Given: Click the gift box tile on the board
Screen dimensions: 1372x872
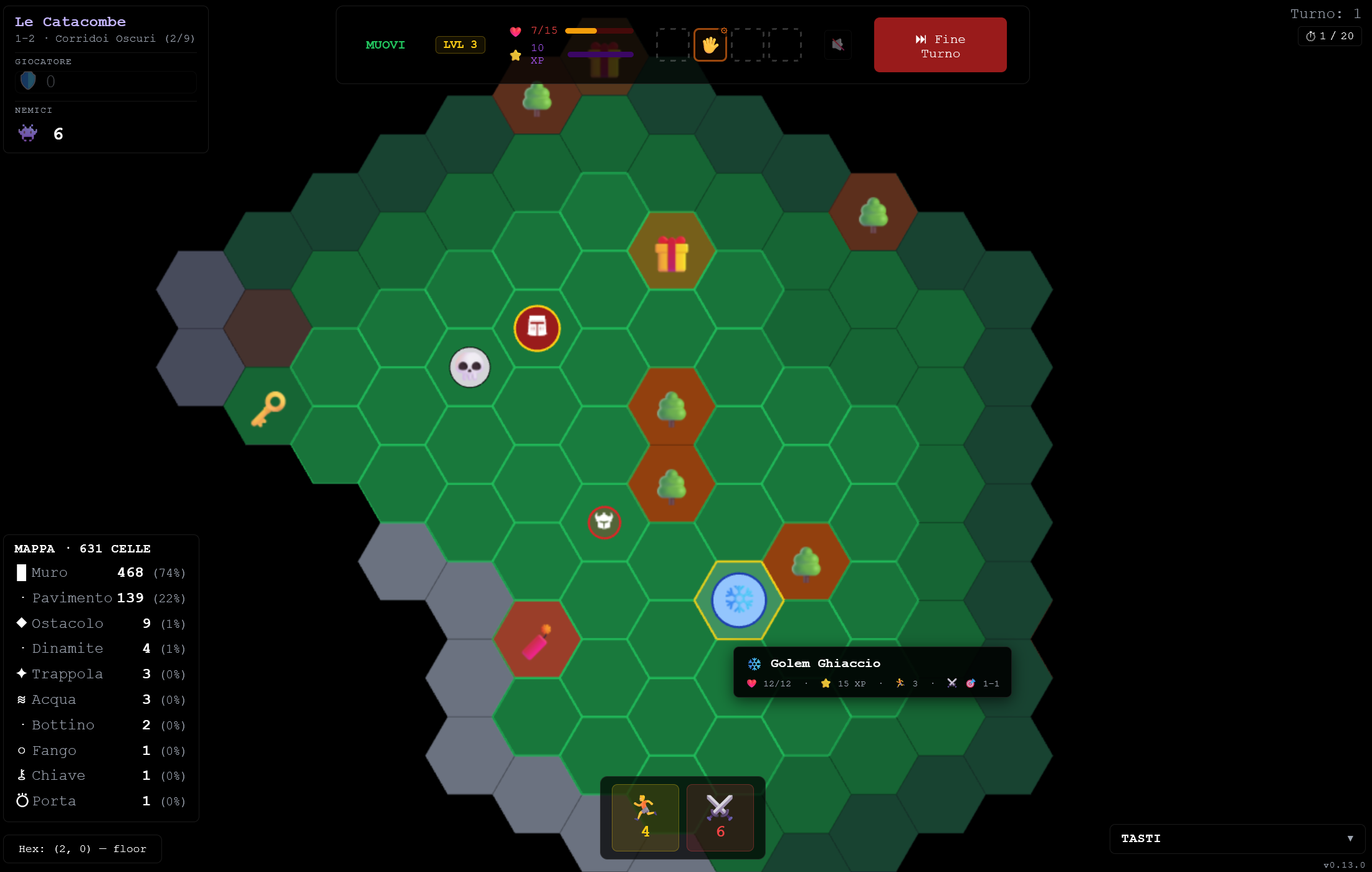Looking at the screenshot, I should tap(671, 254).
